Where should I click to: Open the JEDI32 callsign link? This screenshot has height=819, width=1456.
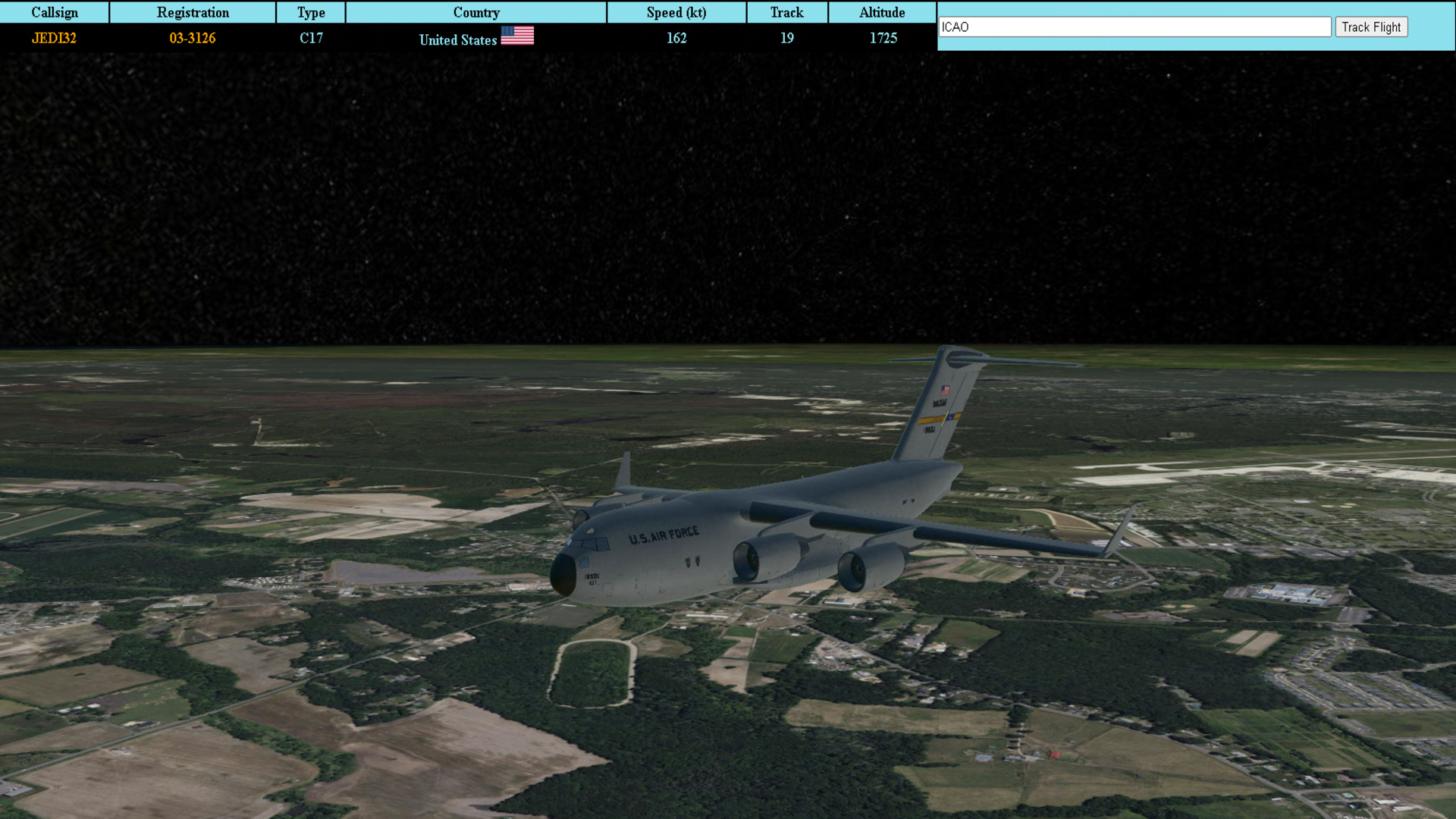coord(54,38)
